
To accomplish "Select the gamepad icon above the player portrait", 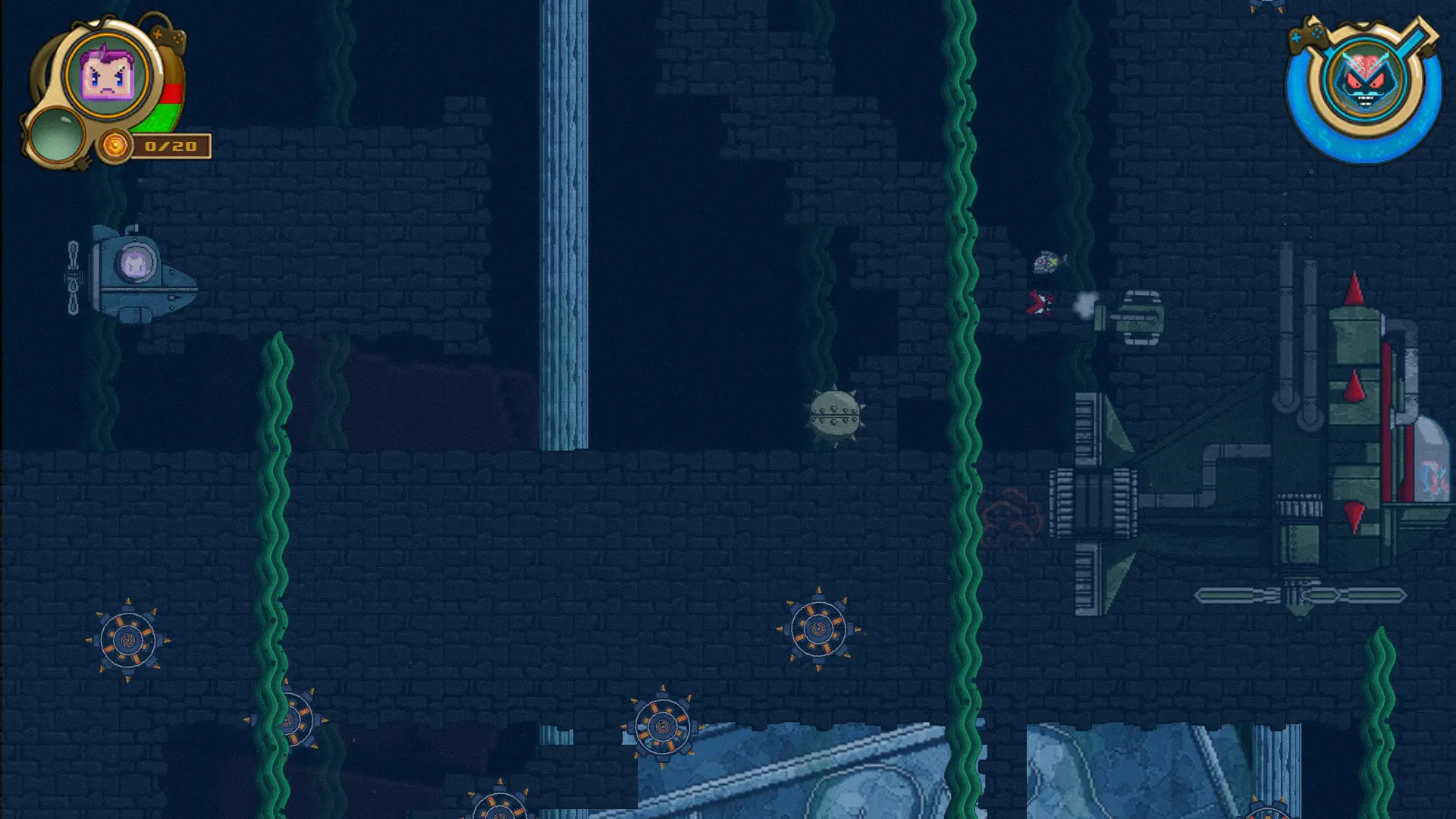I will (167, 38).
